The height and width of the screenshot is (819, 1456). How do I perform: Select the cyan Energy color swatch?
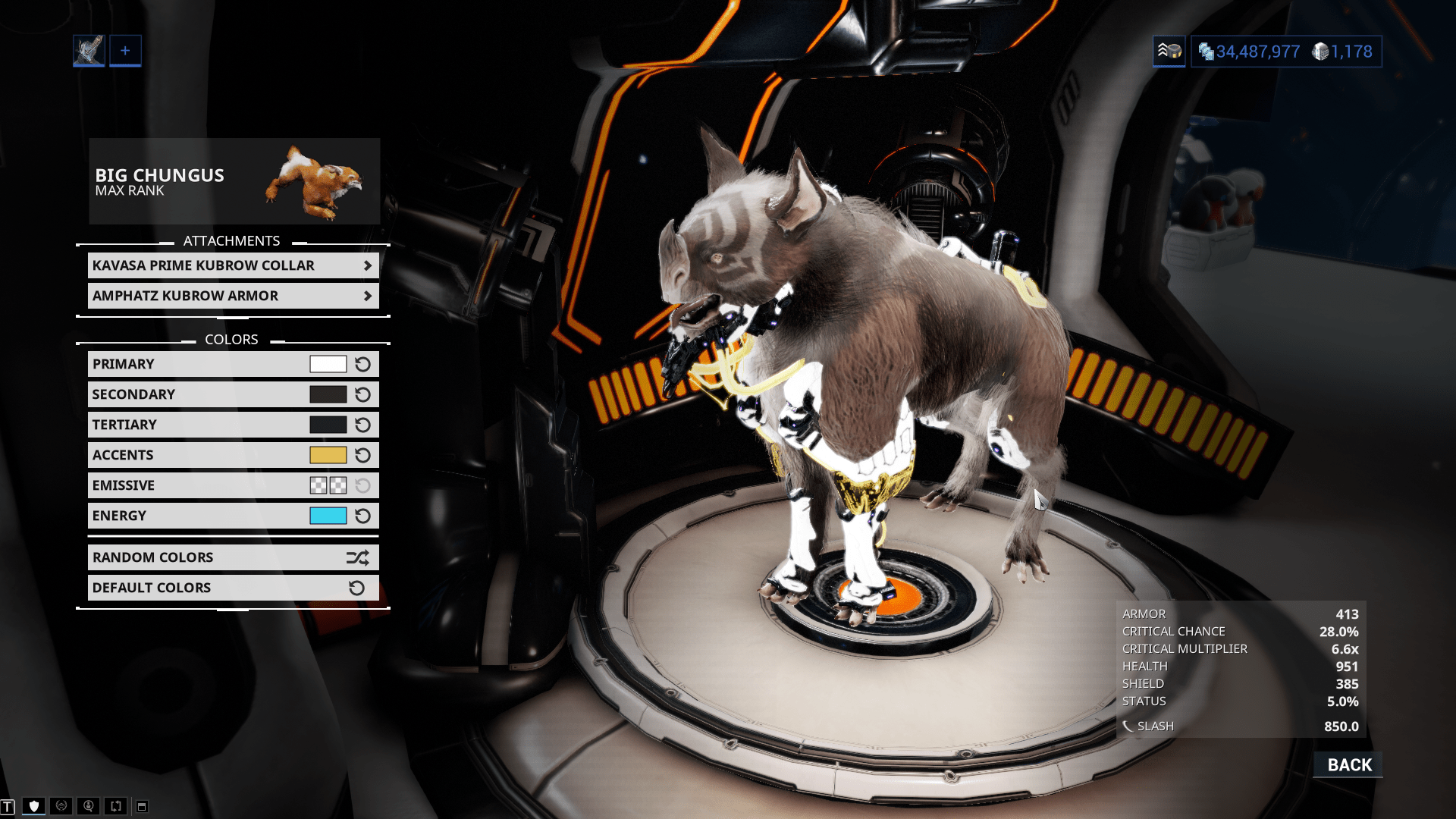click(x=328, y=516)
